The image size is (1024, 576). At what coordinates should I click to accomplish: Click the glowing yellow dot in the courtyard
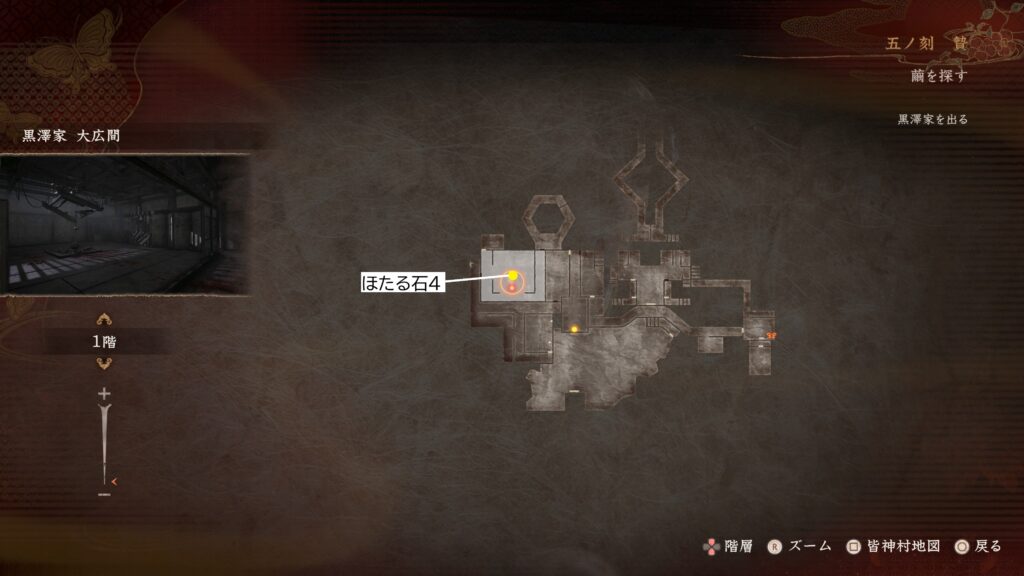tap(575, 329)
